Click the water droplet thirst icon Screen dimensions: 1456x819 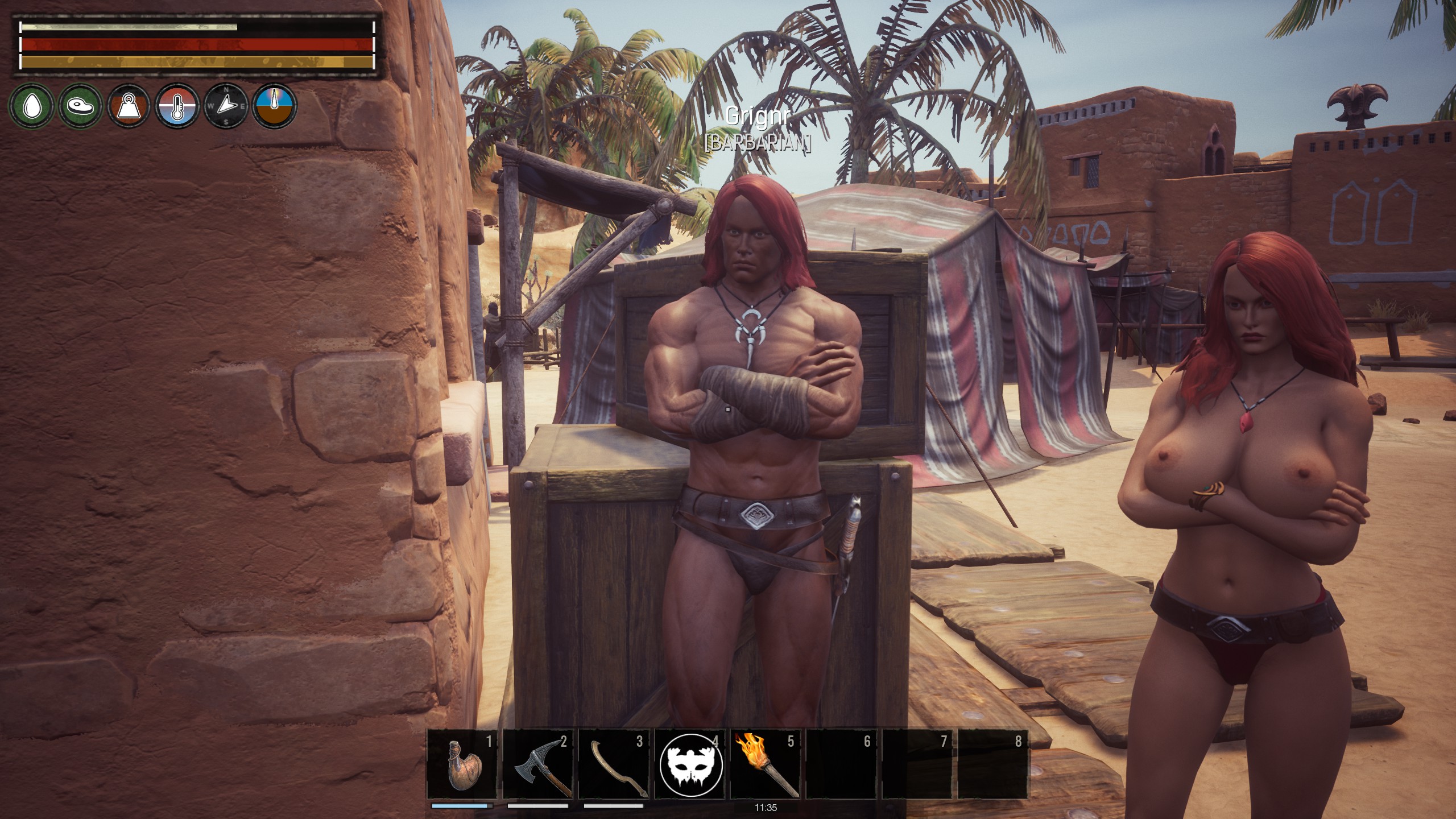tap(31, 105)
